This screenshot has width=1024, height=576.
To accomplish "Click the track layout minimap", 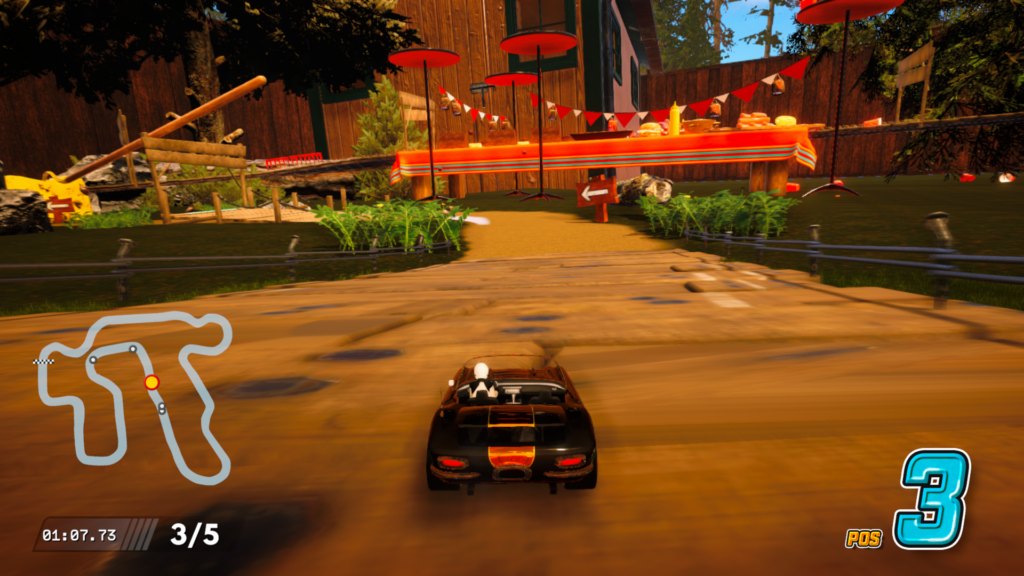I will point(134,396).
